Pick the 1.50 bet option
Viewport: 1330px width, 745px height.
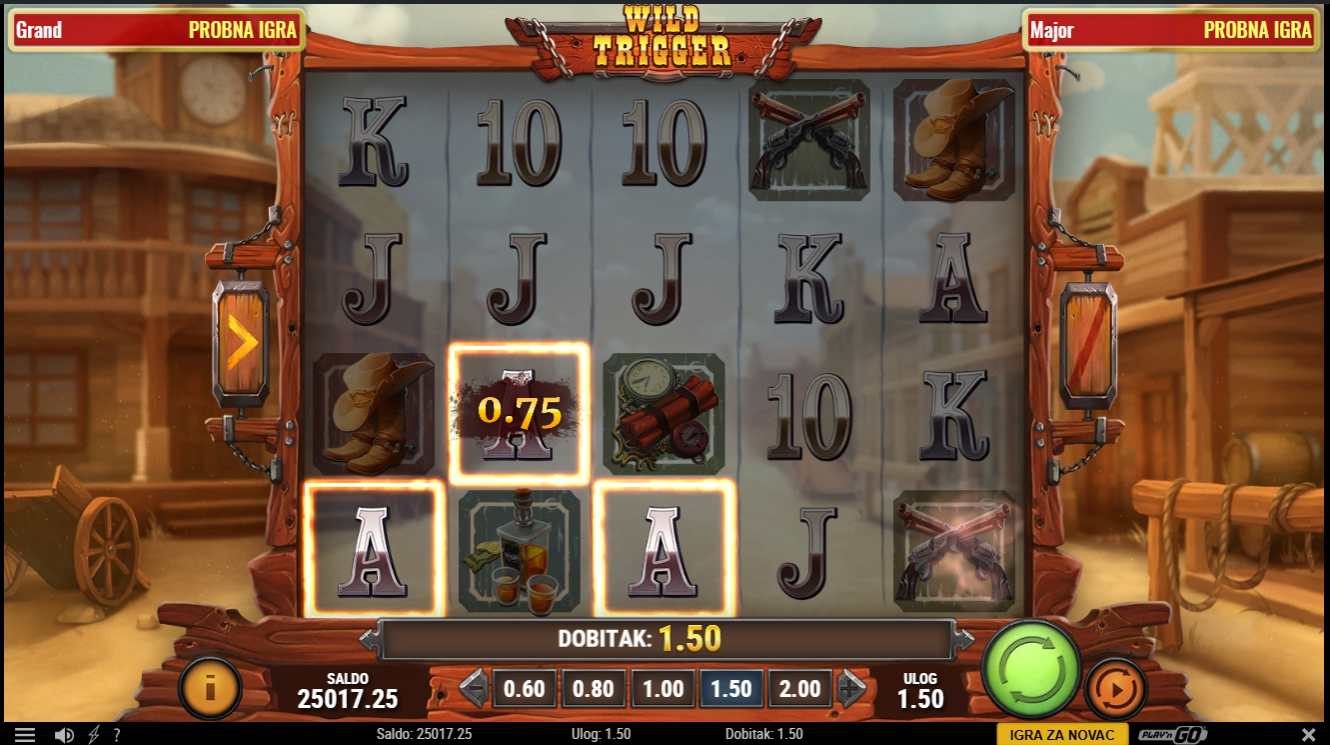tap(732, 689)
